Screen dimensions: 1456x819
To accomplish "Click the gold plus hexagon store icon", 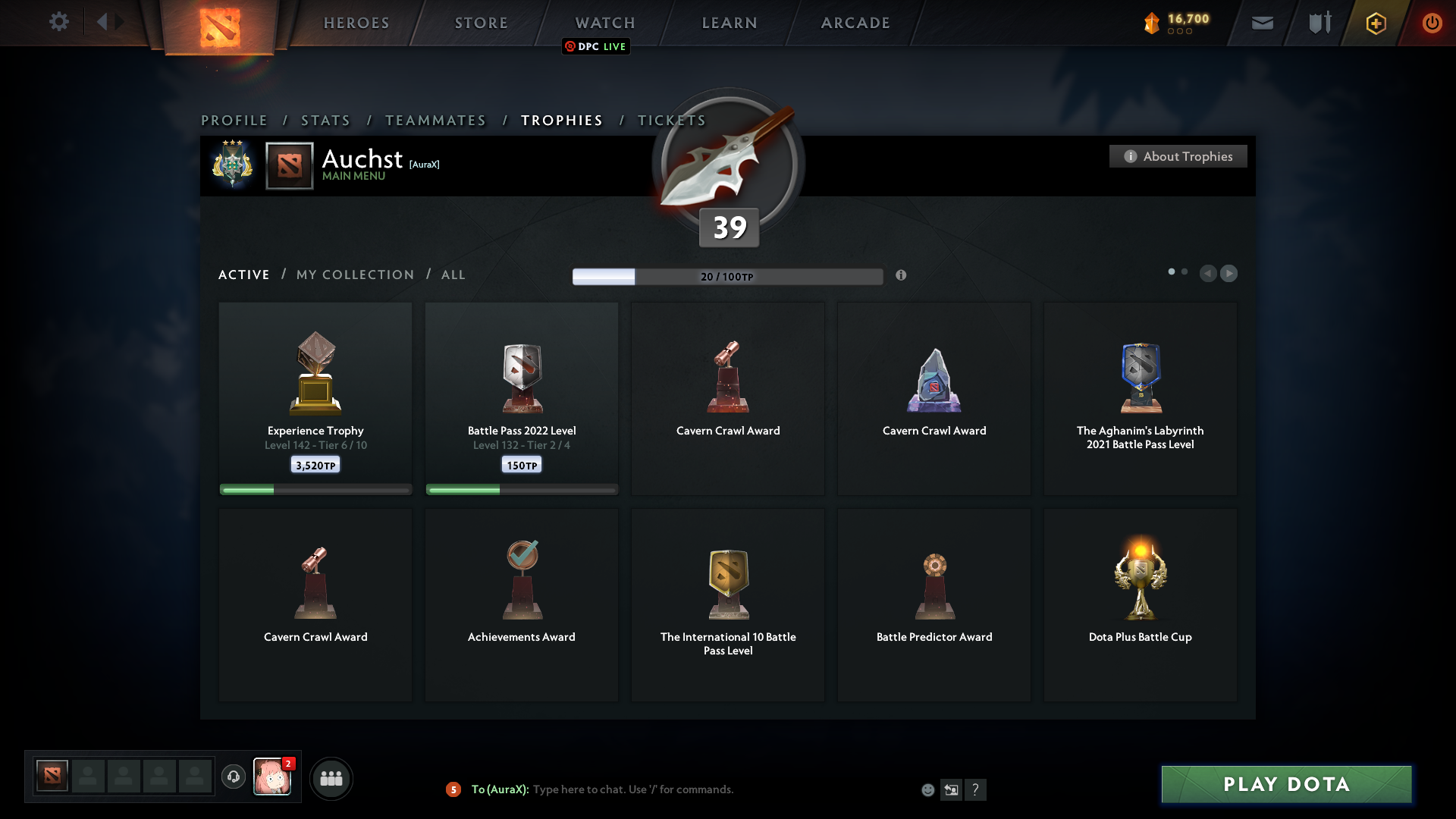I will pos(1375,23).
